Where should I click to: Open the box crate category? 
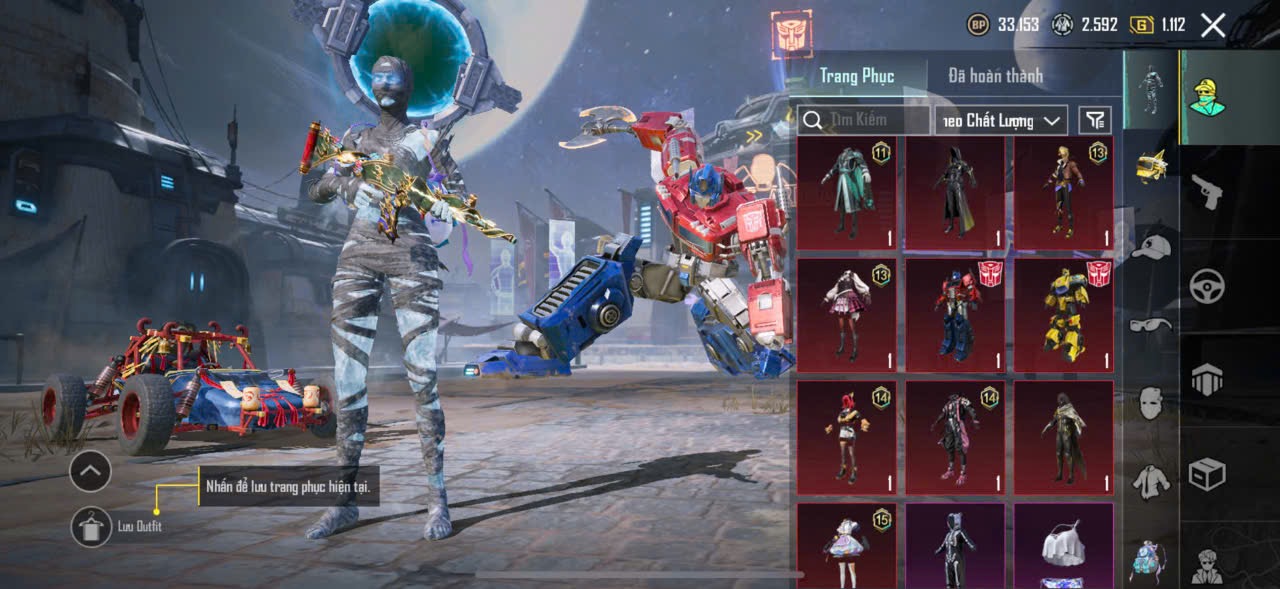1208,473
